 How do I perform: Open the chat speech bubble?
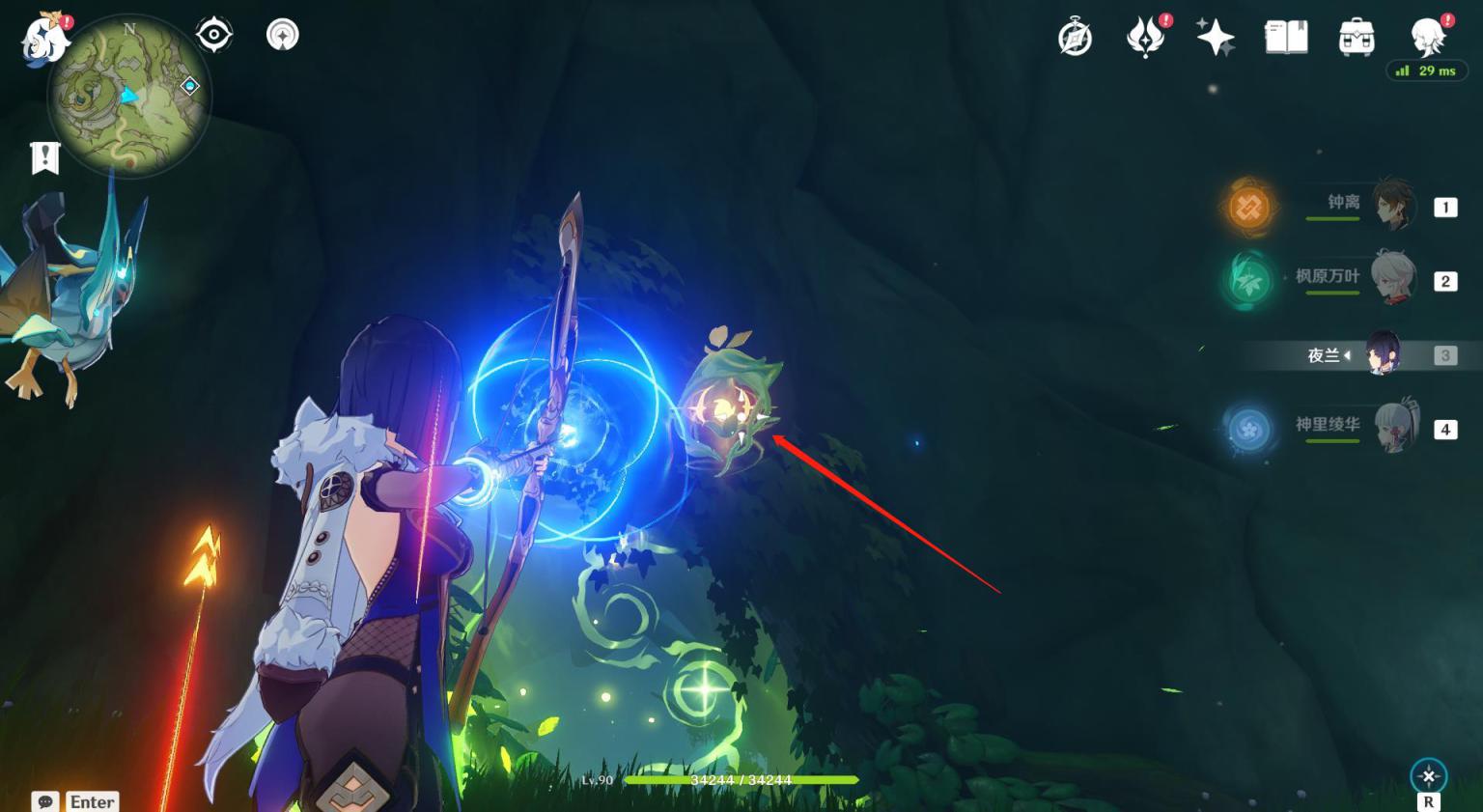(45, 801)
